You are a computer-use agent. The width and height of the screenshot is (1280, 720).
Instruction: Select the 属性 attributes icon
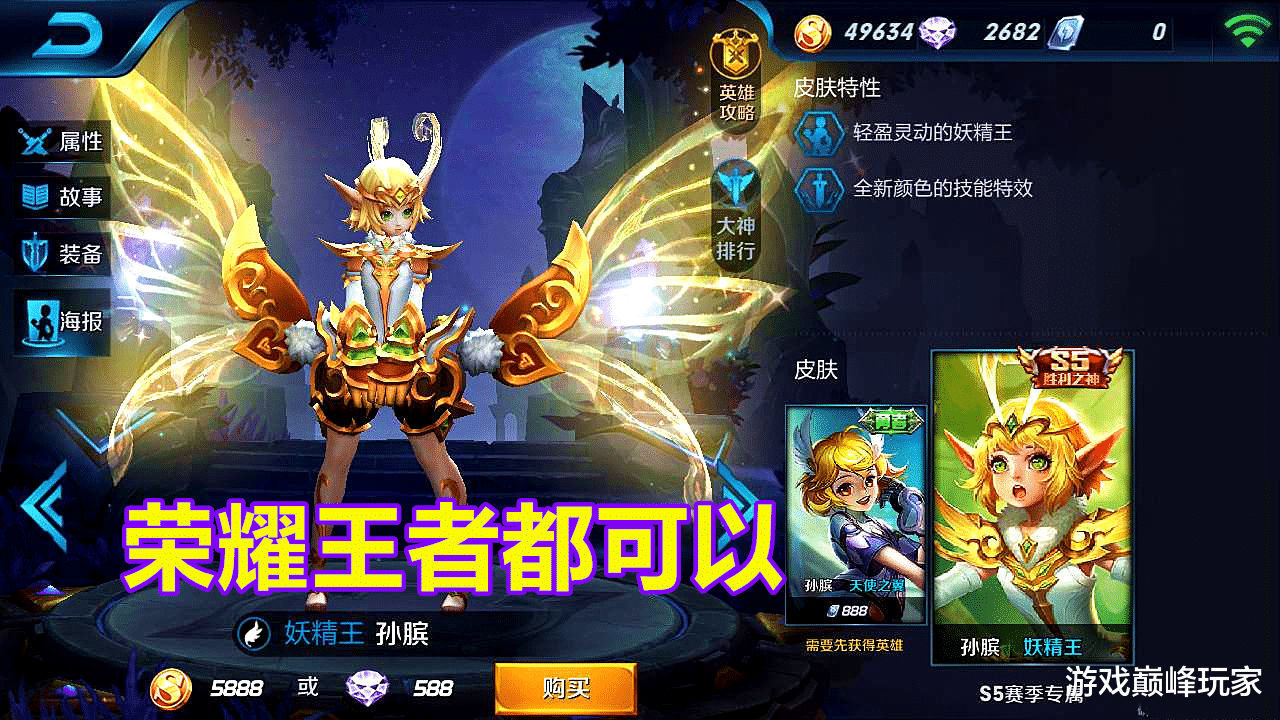(x=35, y=141)
